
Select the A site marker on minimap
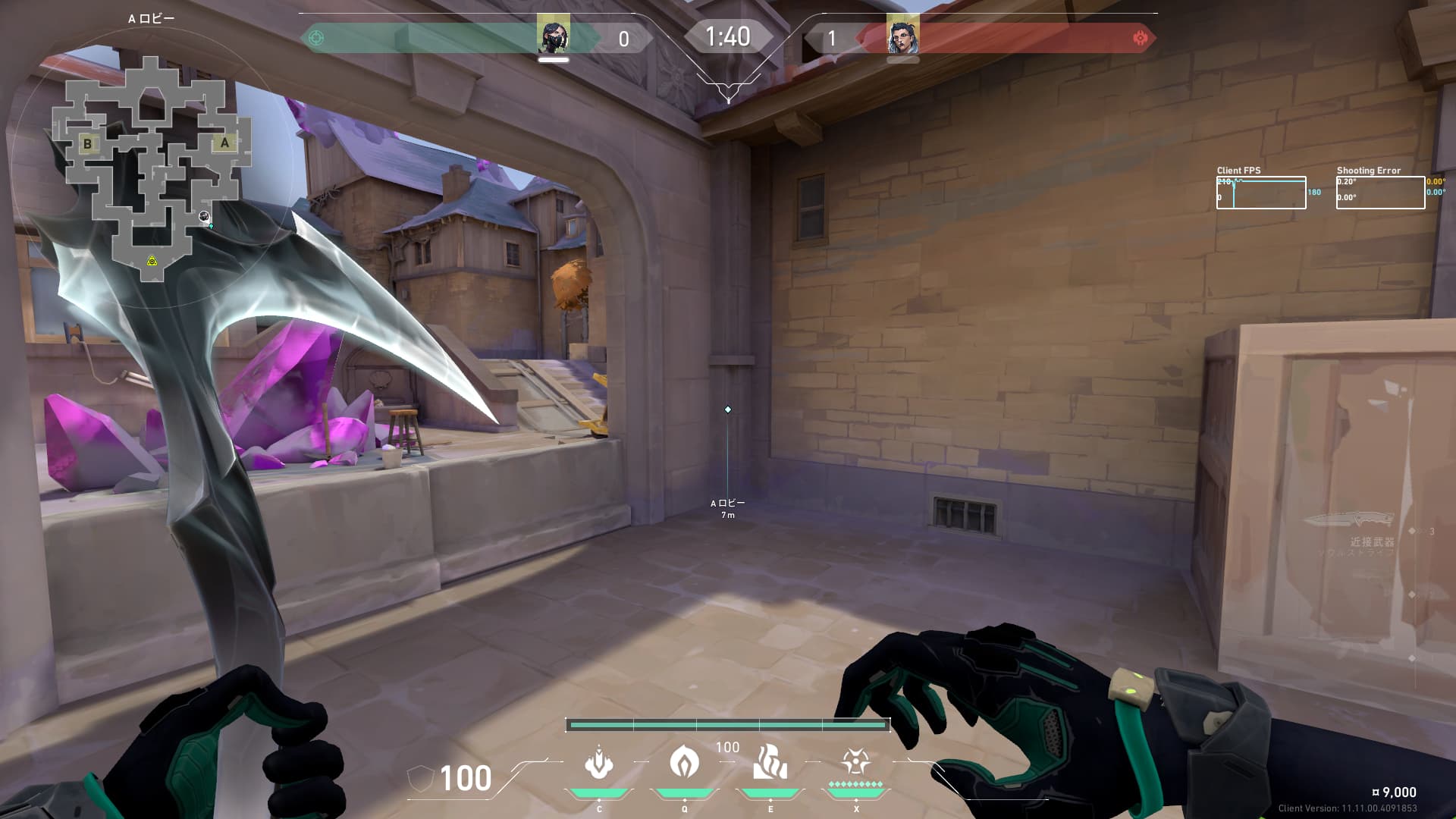[x=224, y=143]
